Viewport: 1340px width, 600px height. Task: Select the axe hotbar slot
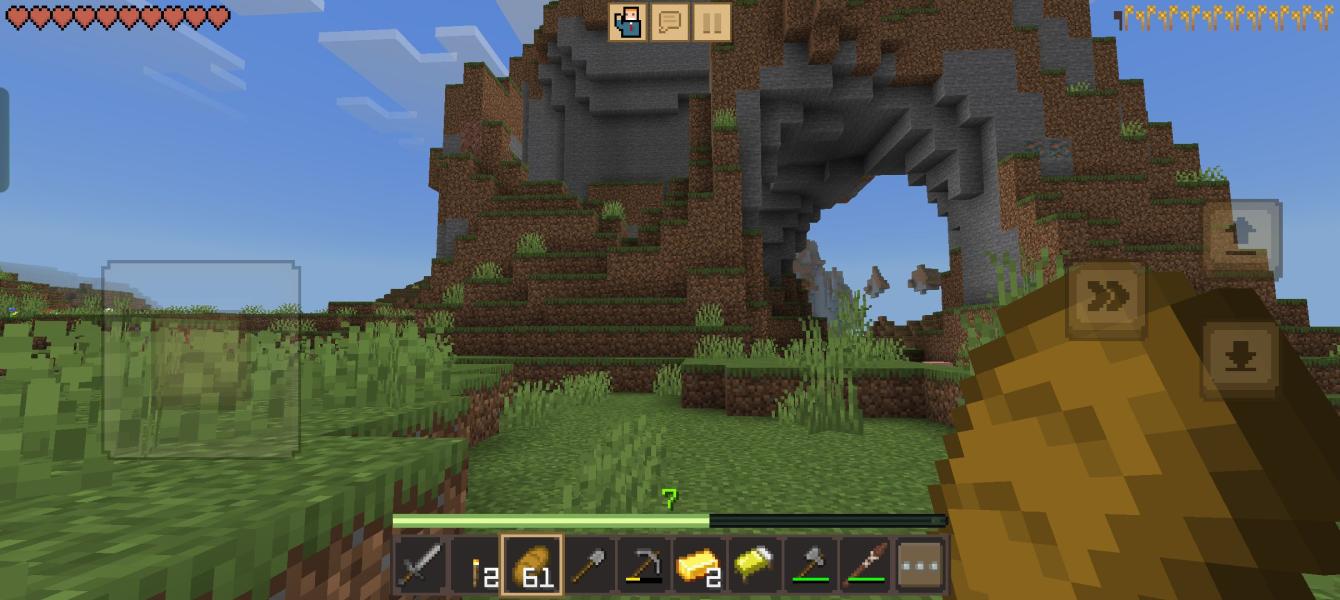coord(810,567)
